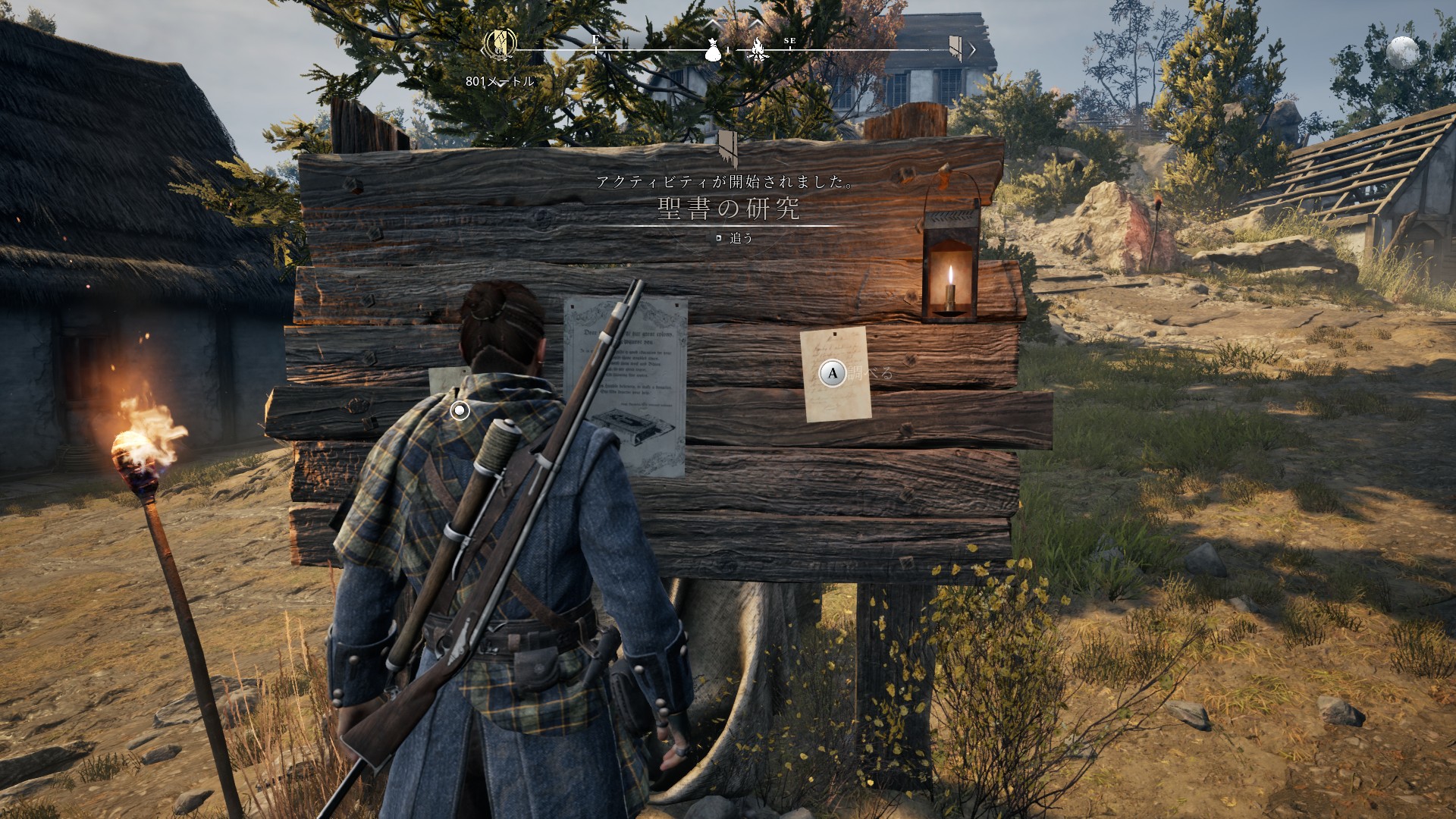
Task: Click the loot sack marker on the compass
Action: click(713, 49)
